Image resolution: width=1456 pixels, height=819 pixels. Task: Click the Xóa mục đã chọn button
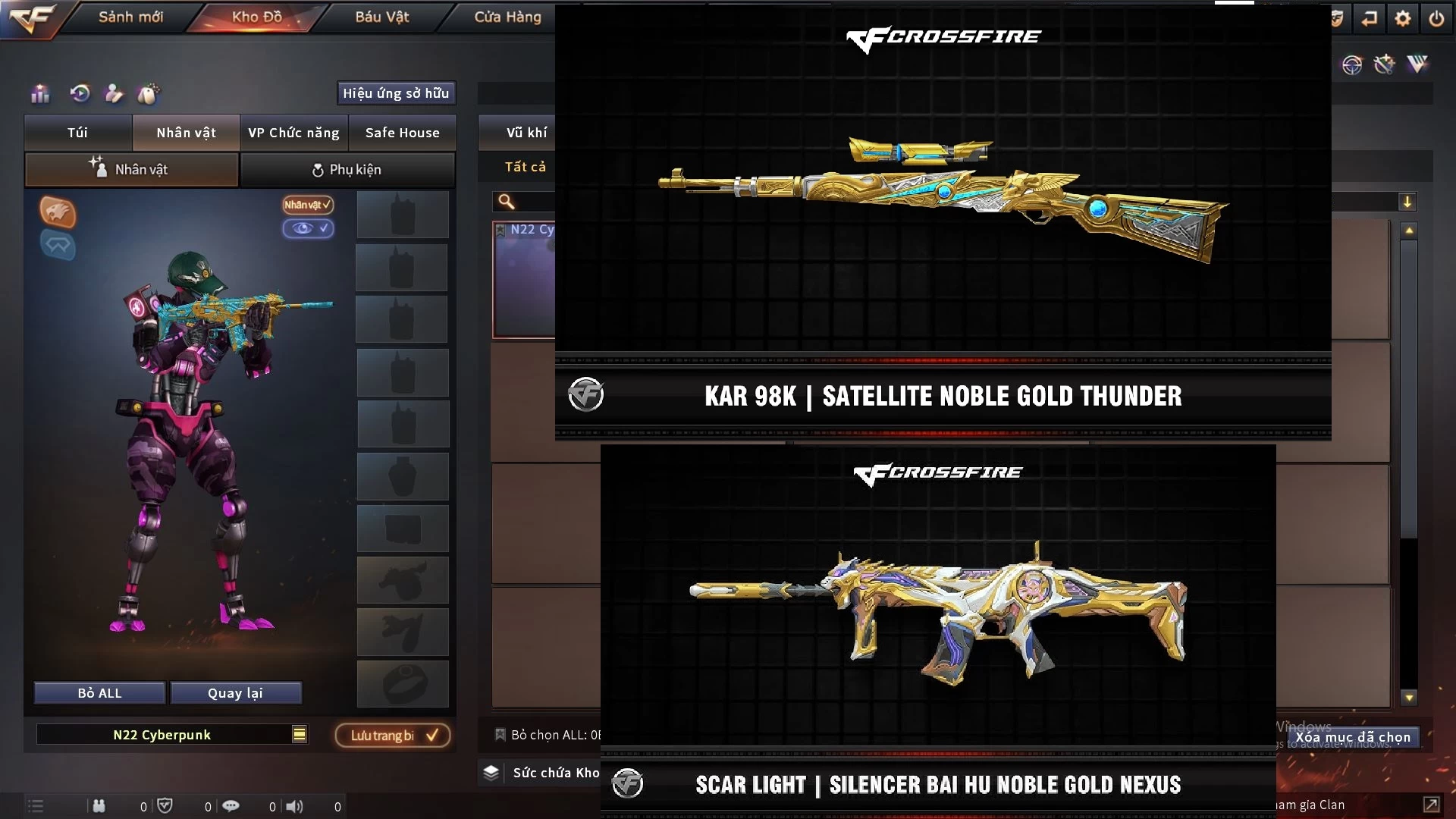coord(1353,737)
